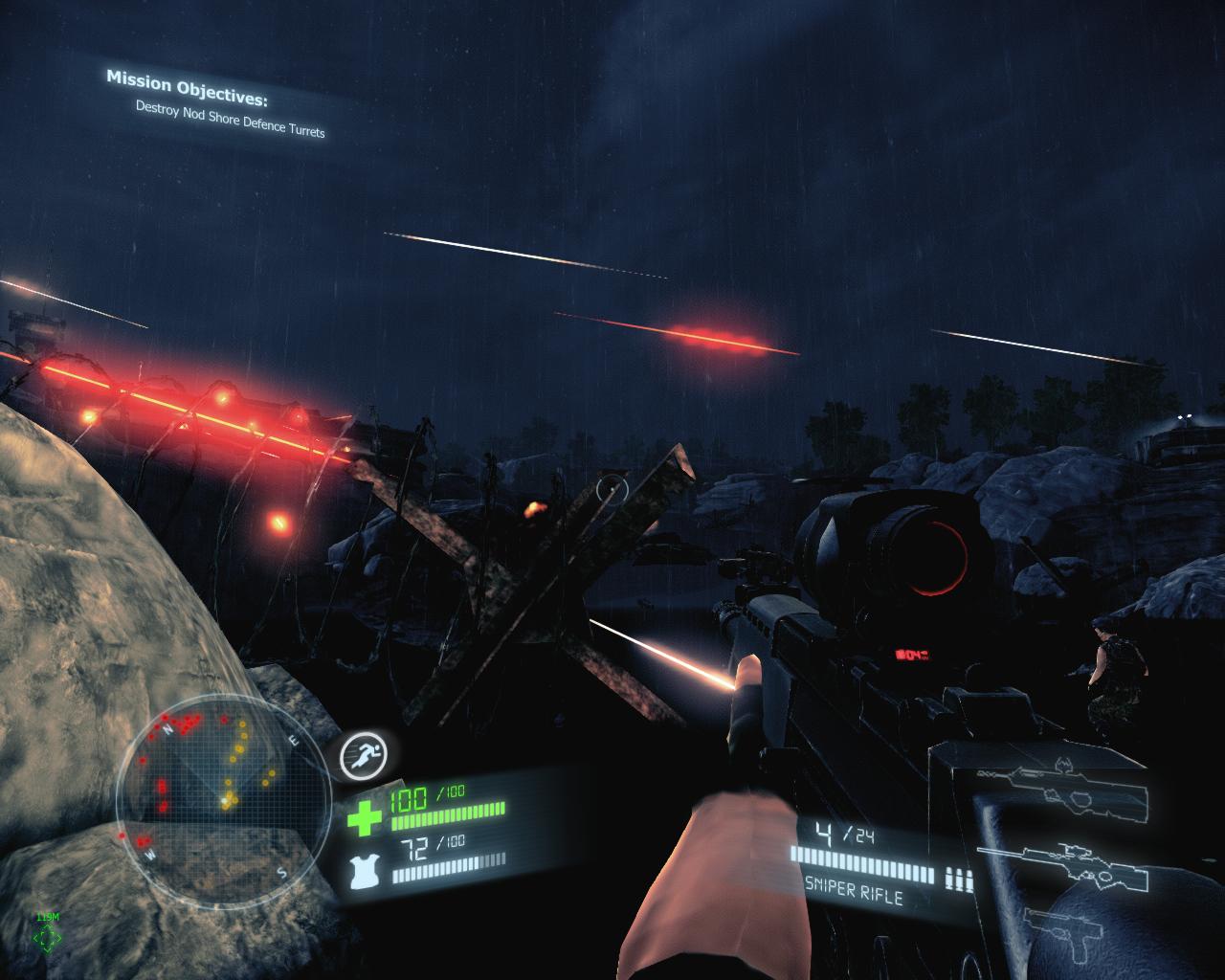Toggle the sprint running-man icon
This screenshot has width=1225, height=980.
tap(364, 757)
